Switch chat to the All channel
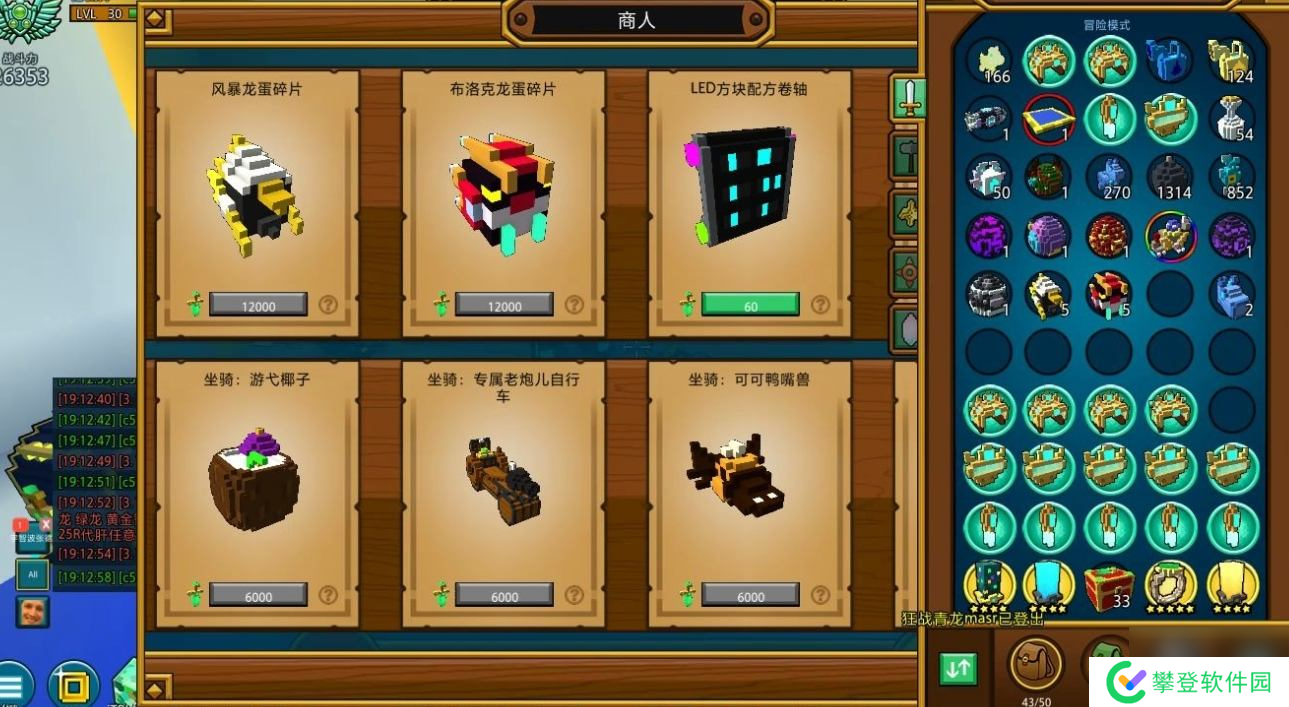 [x=32, y=575]
